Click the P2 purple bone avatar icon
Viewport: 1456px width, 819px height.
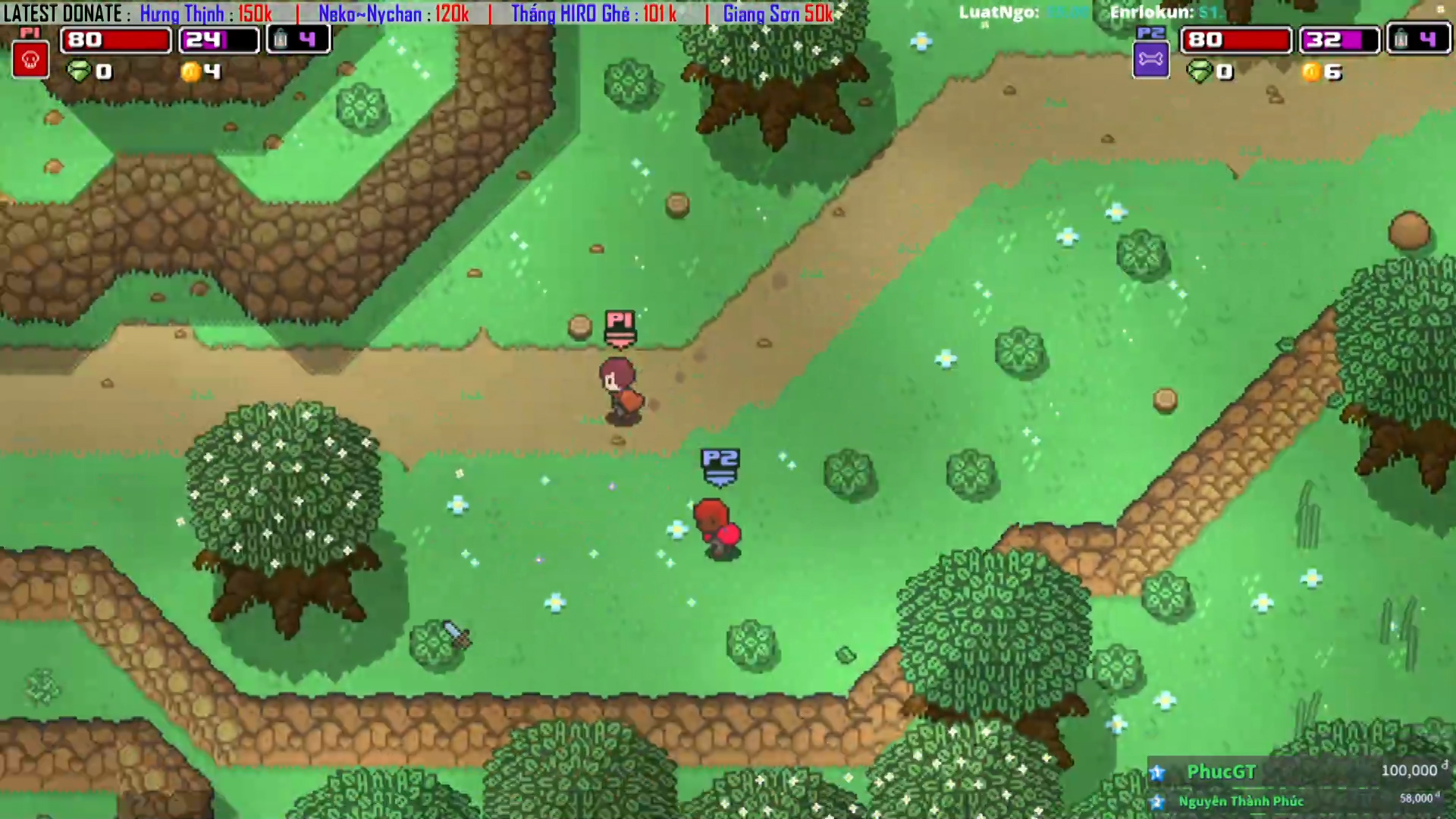coord(1151,58)
